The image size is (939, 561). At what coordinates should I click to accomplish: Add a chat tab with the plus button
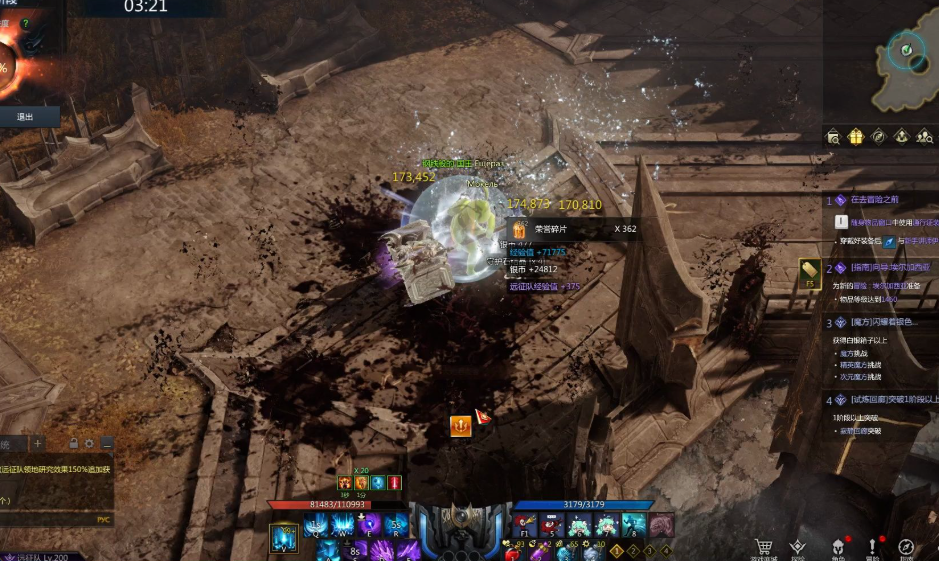tap(37, 443)
